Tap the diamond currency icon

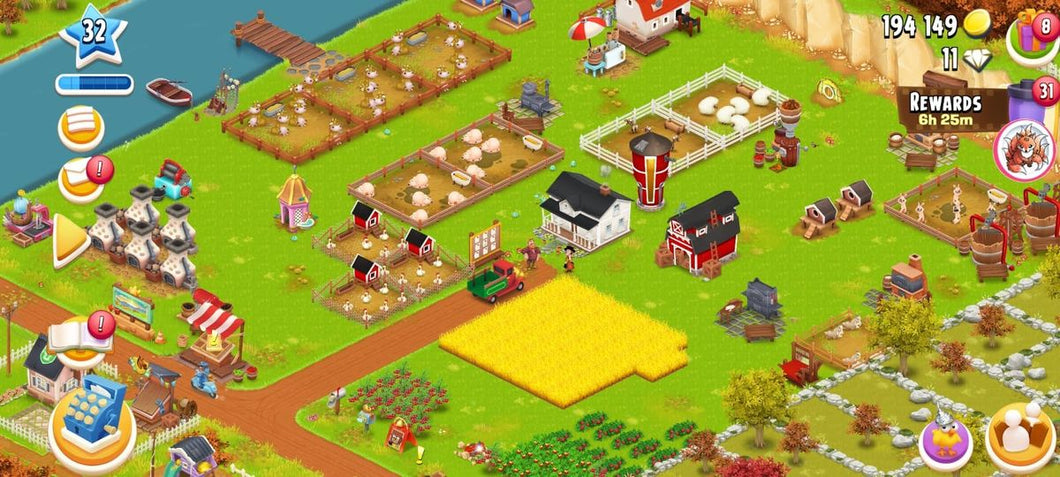coord(976,59)
